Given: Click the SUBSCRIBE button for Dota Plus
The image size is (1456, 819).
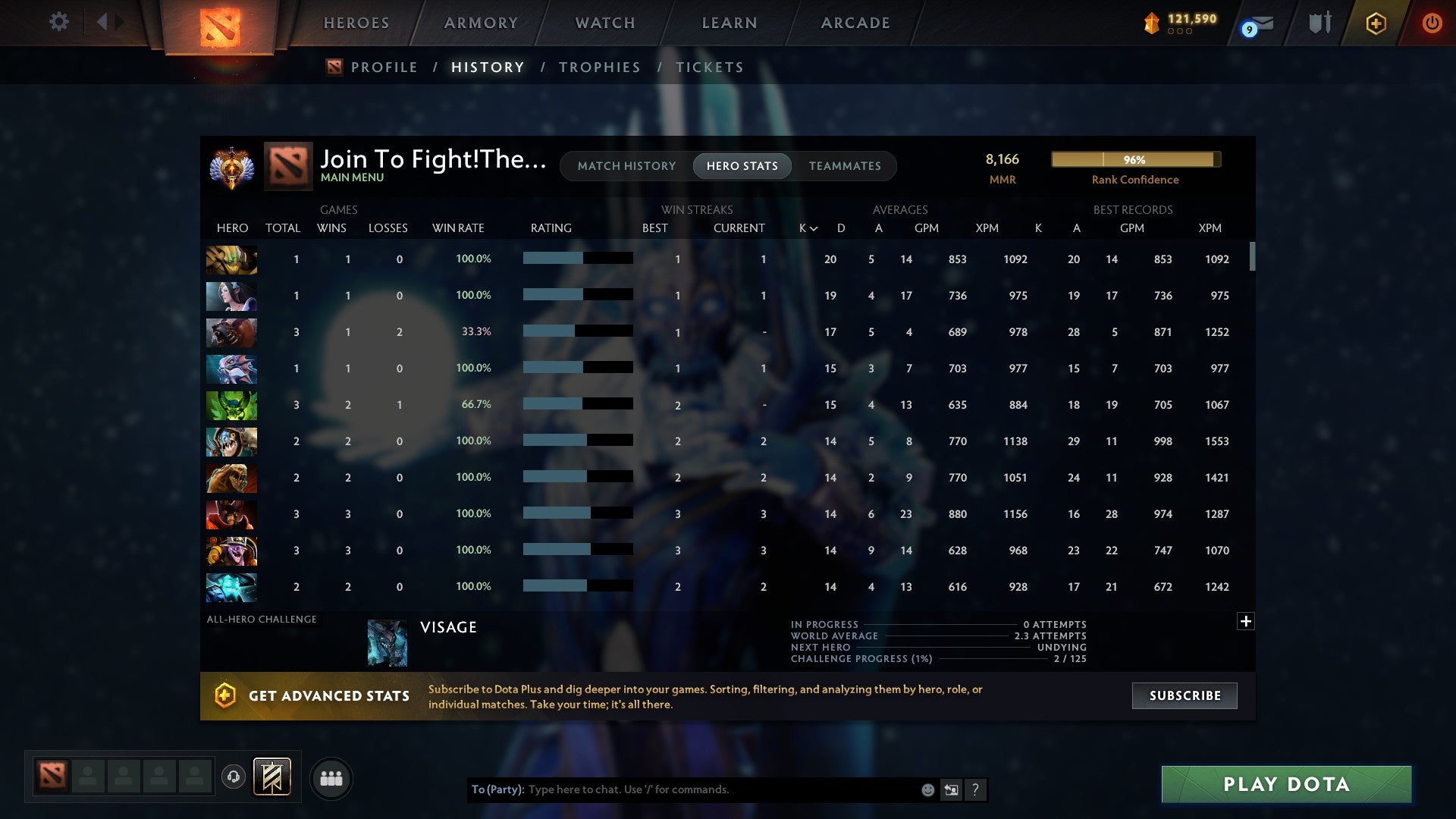Looking at the screenshot, I should 1184,695.
